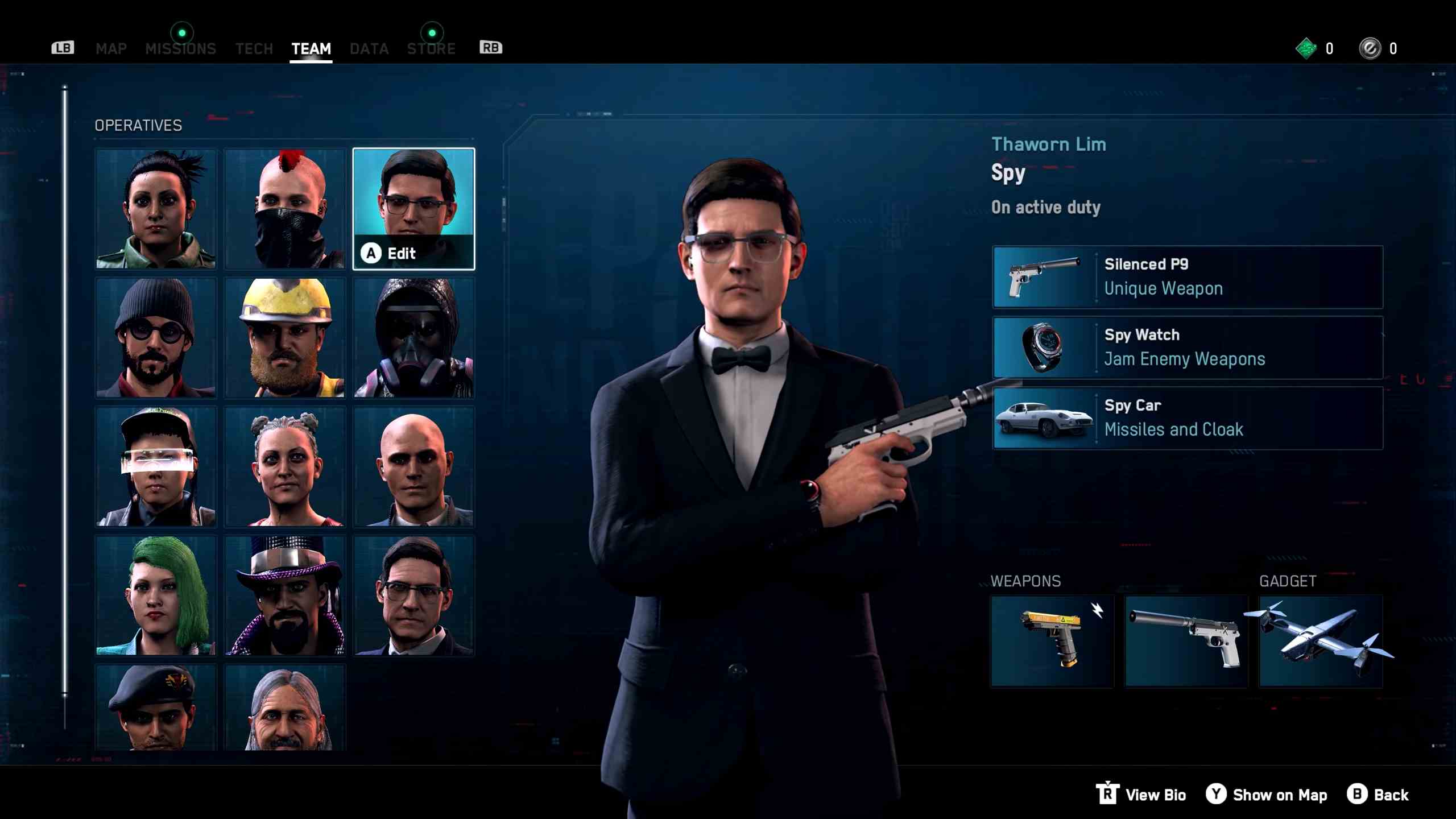
Task: Click Show on Map option
Action: tap(1280, 795)
